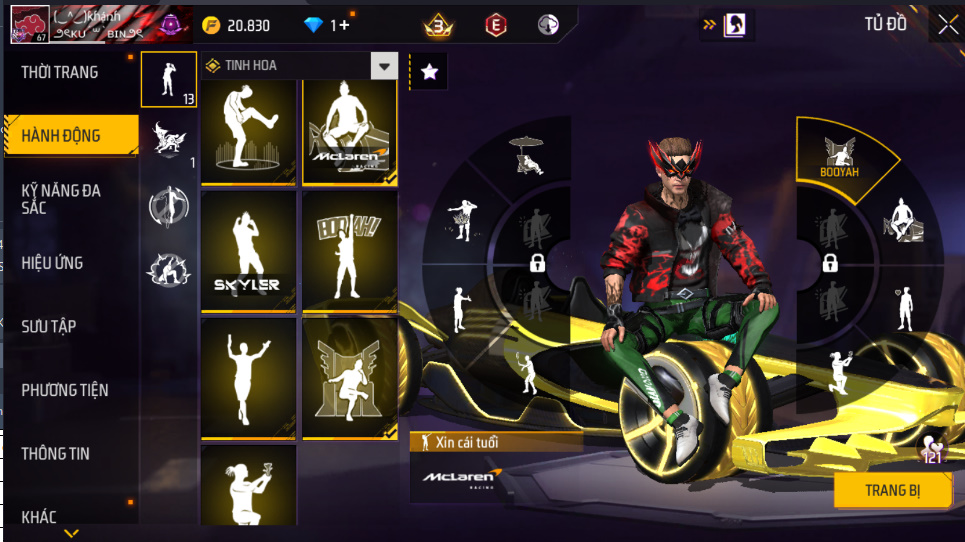
Task: Click the TRANG BỊ equip button
Action: (x=893, y=490)
